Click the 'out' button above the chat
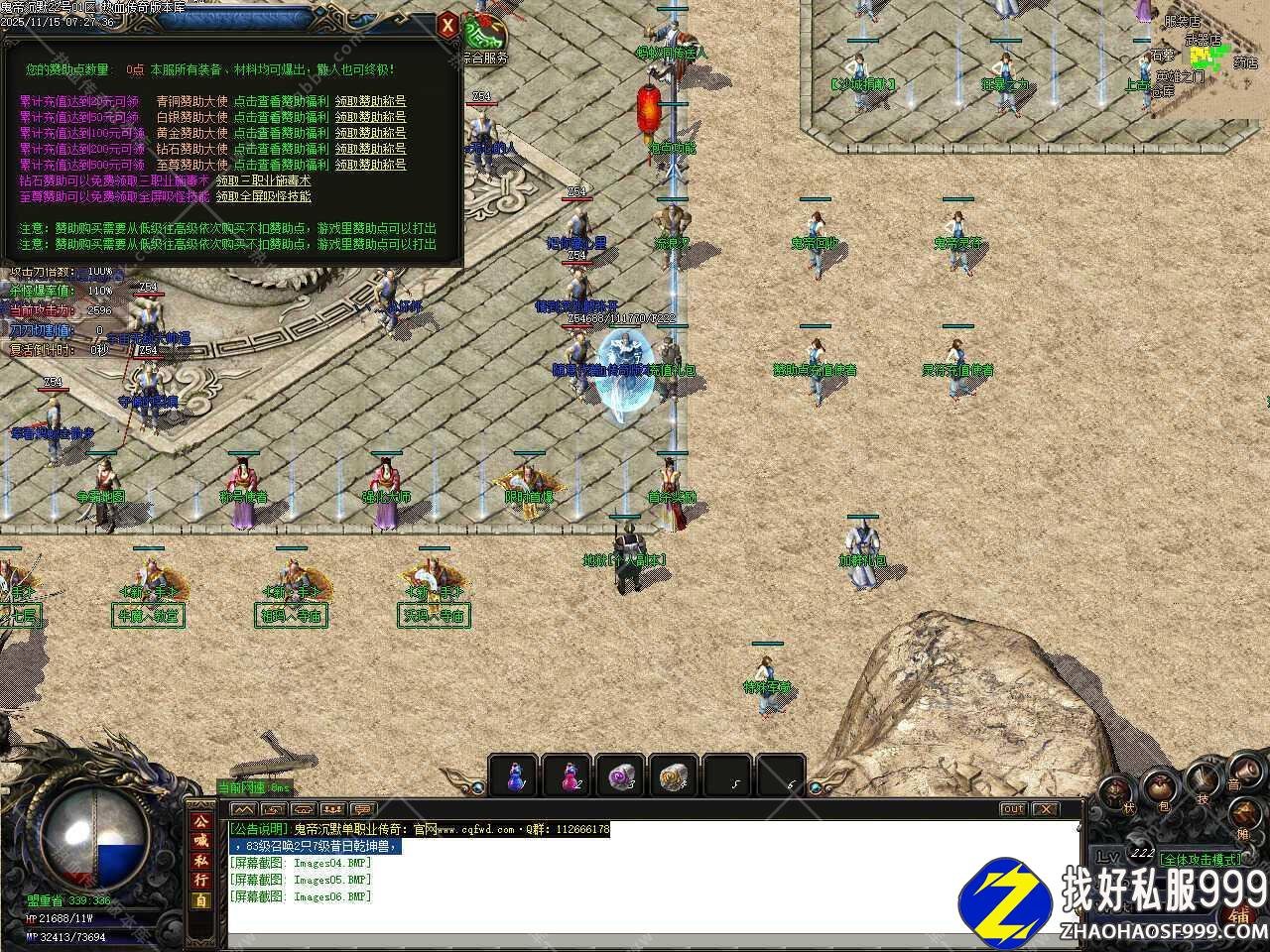This screenshot has width=1270, height=952. (x=1012, y=809)
